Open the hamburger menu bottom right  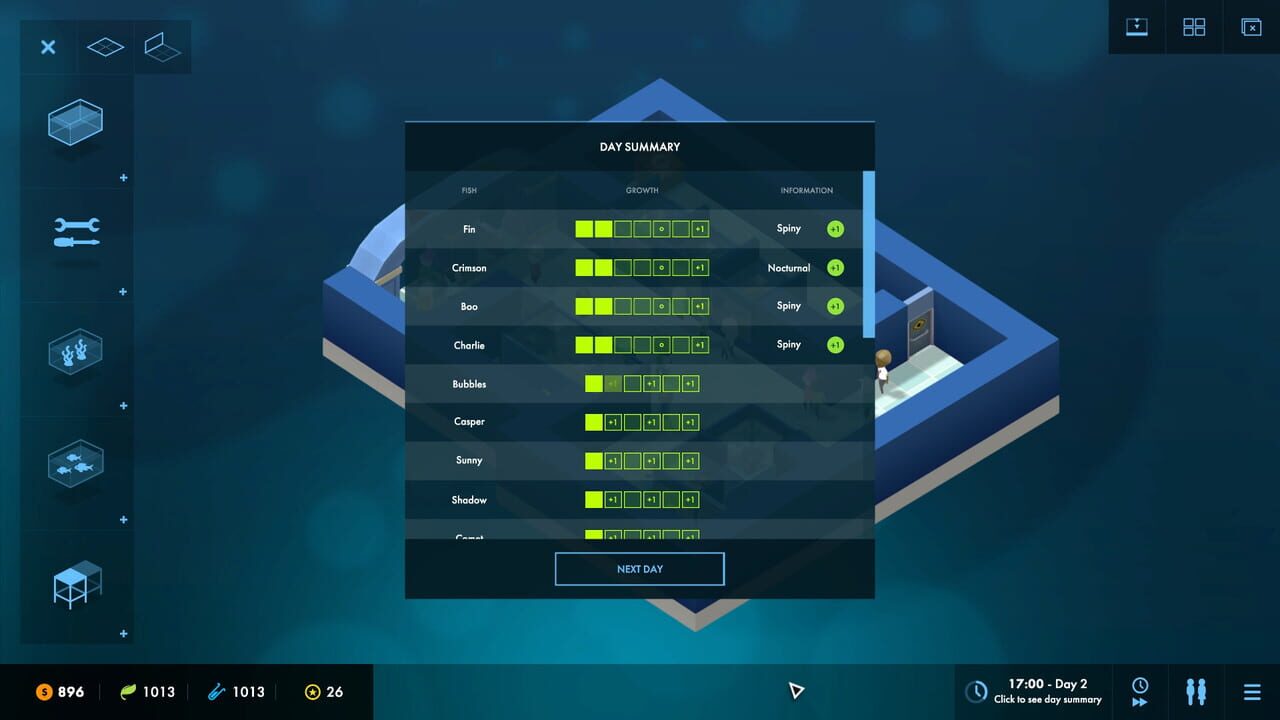tap(1252, 691)
